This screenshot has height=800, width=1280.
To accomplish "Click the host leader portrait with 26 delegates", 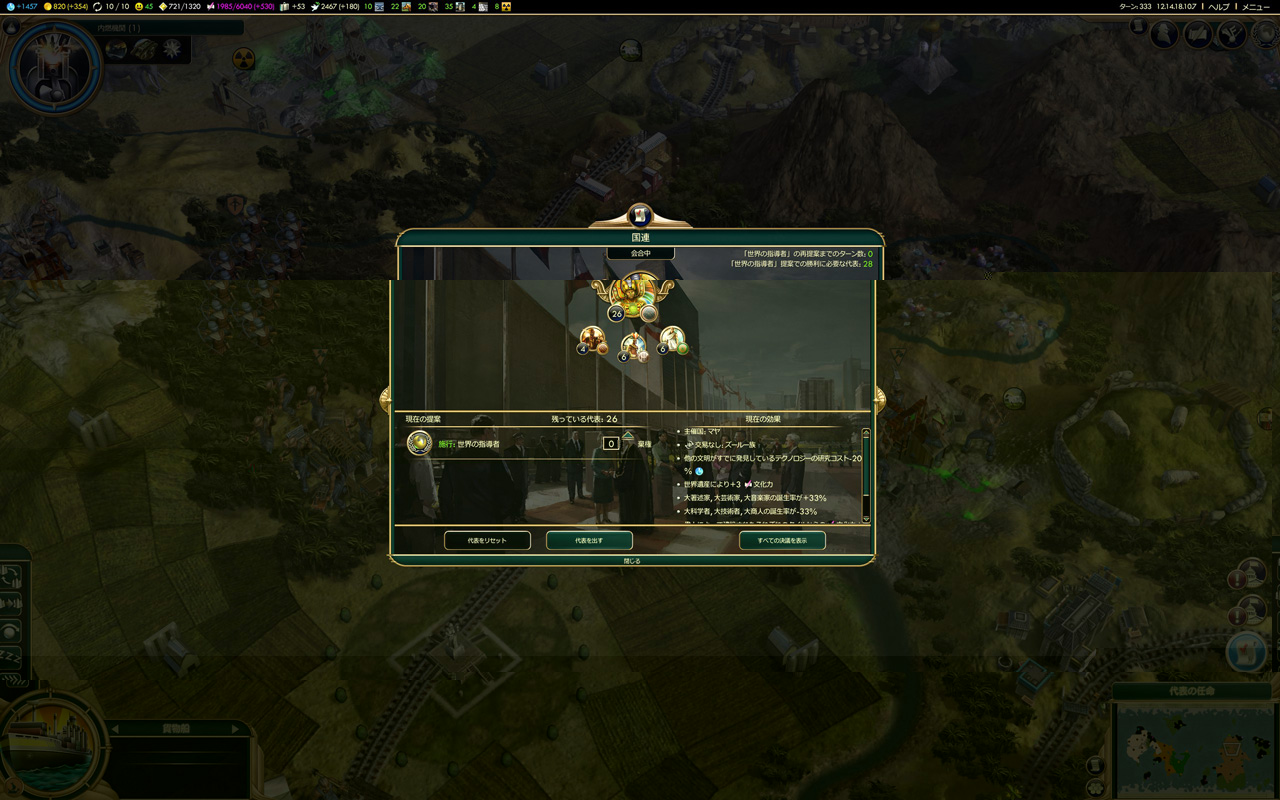I will pos(634,295).
